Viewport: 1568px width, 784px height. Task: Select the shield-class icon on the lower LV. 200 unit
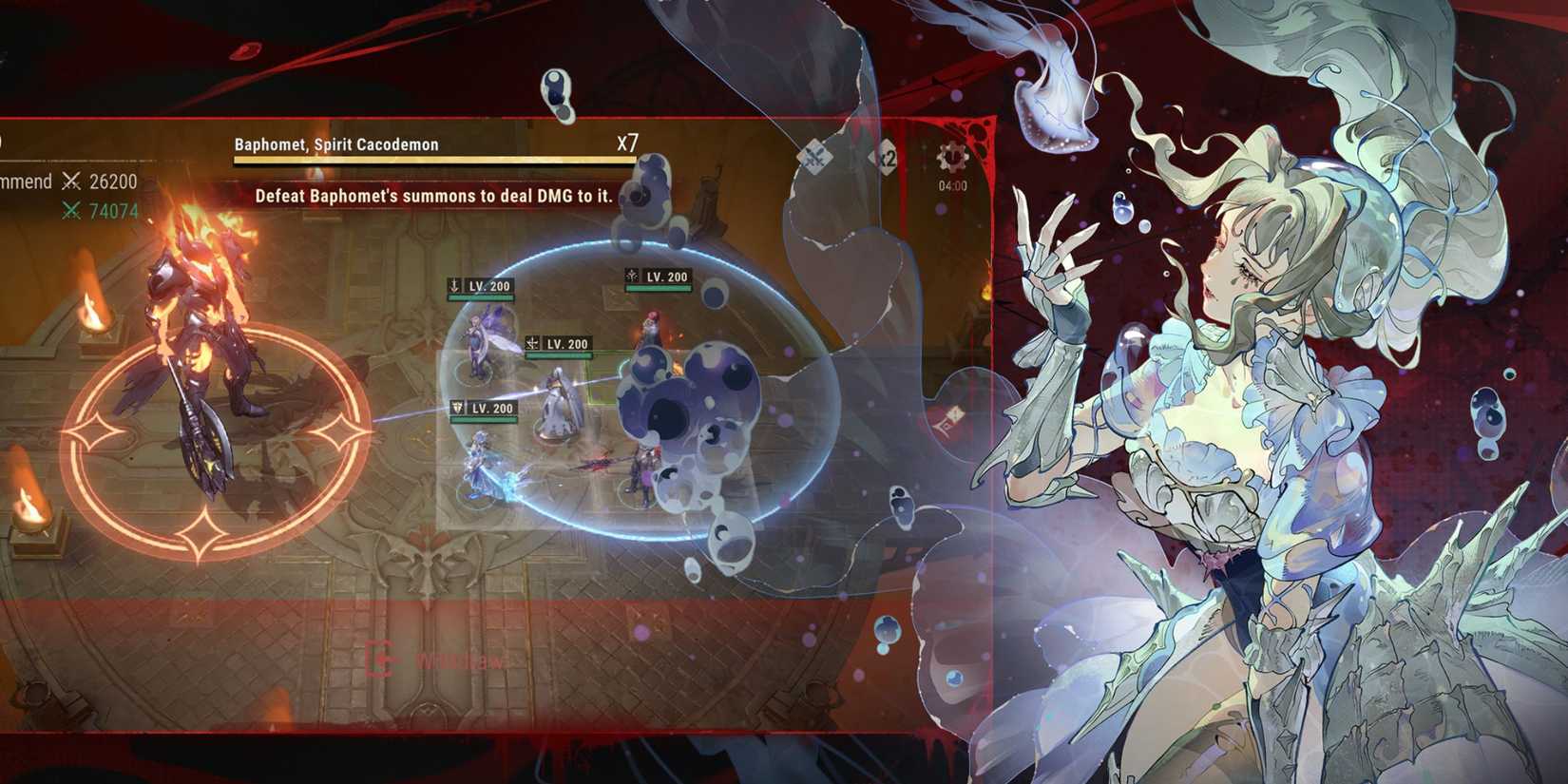click(457, 407)
